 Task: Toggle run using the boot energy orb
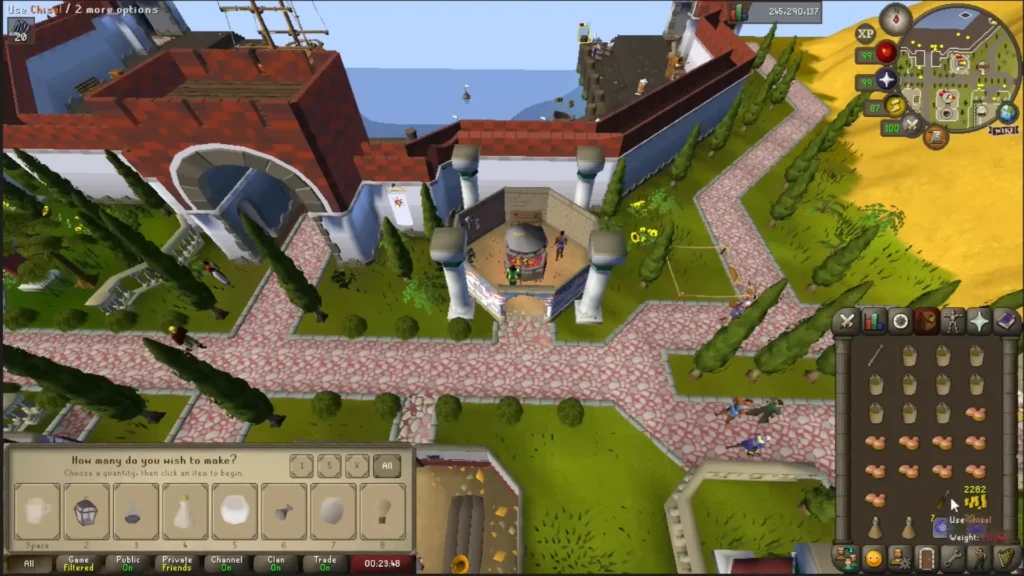(894, 105)
